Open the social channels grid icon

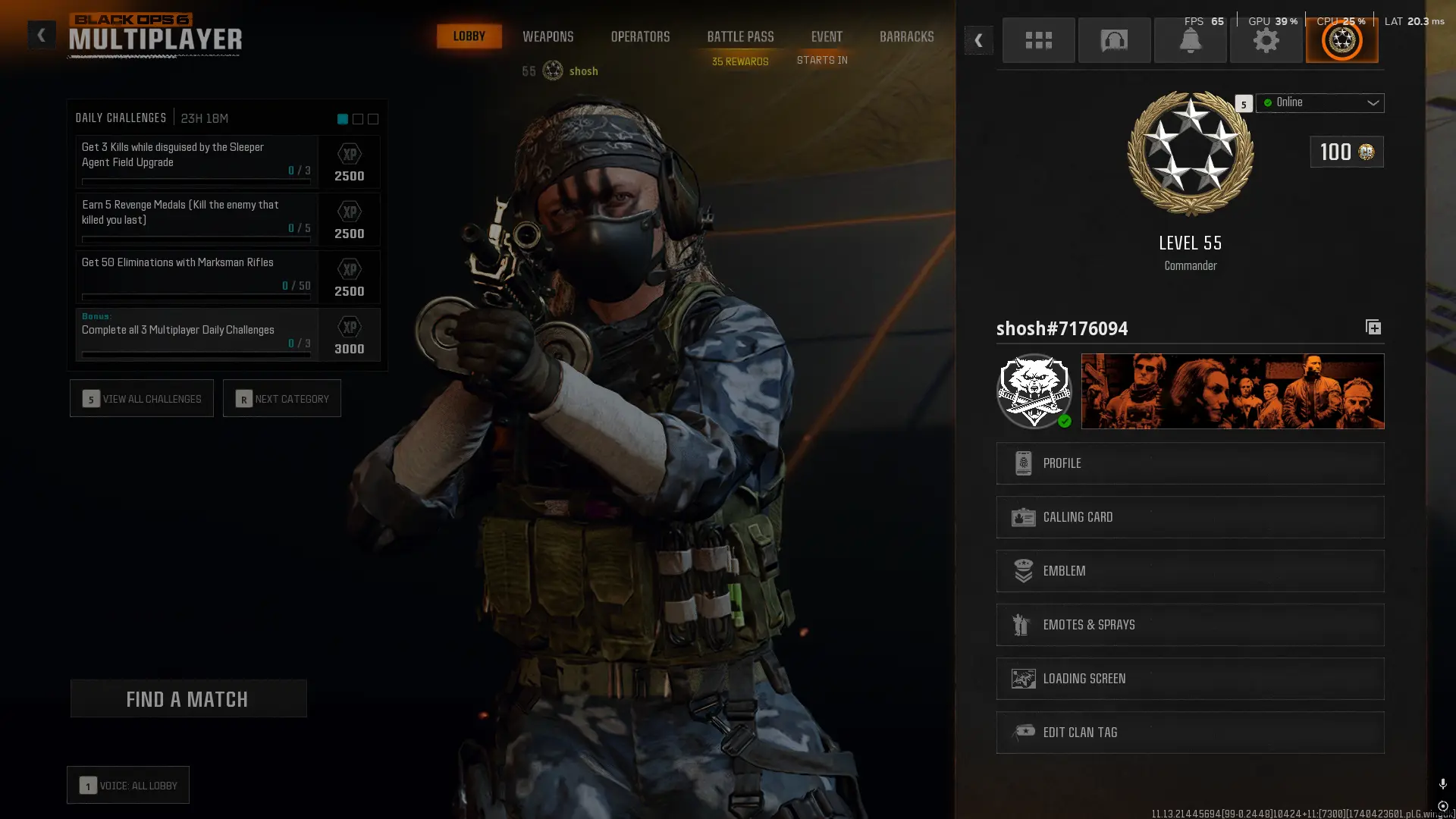1038,40
